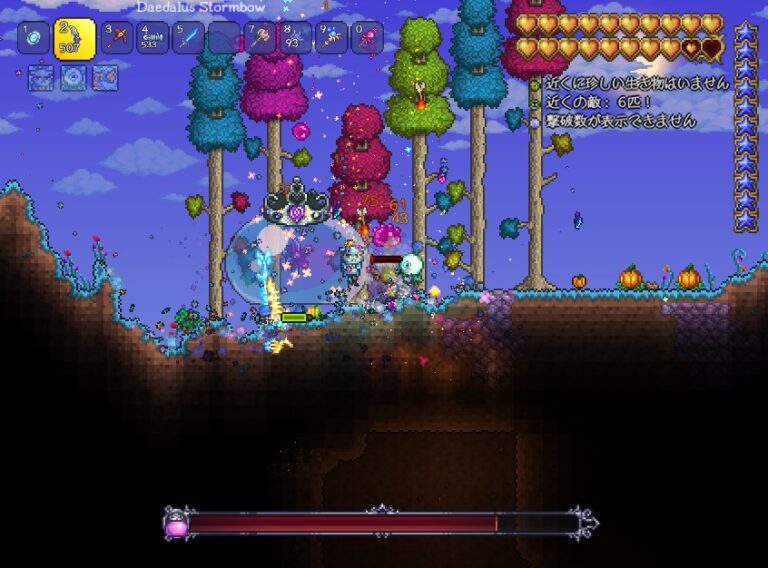Select the golden hammer-axe in hotbar slot 7
768x568 pixels.
pos(259,38)
